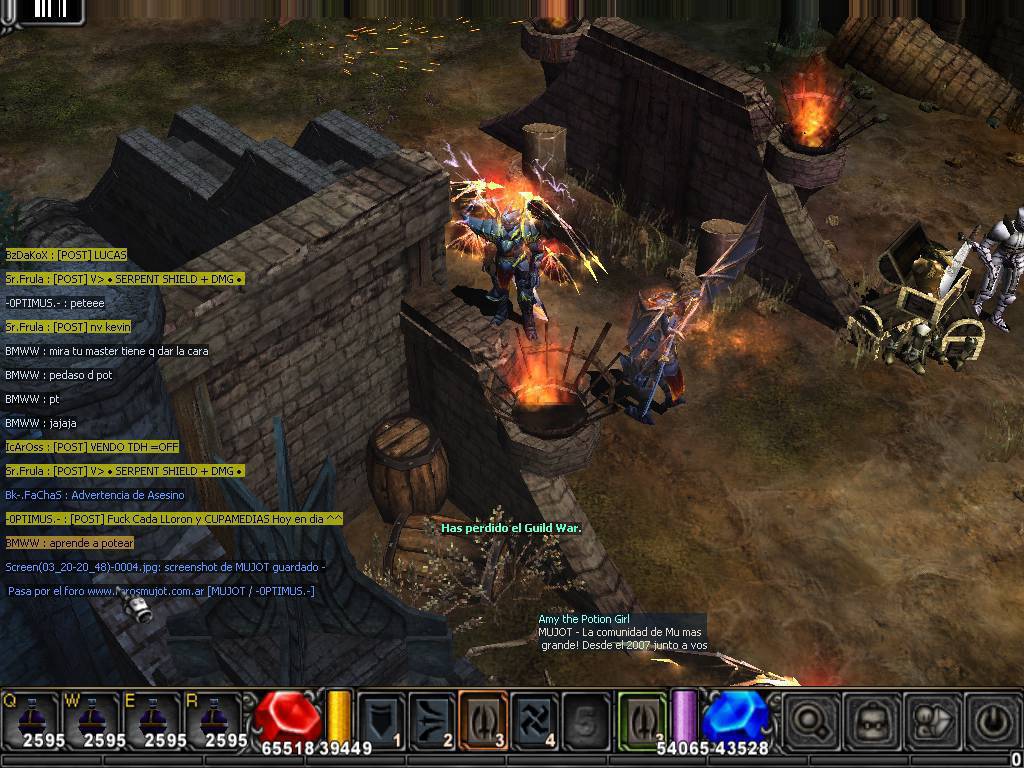Select the shield skill in slot 1
The image size is (1024, 768).
tap(382, 718)
